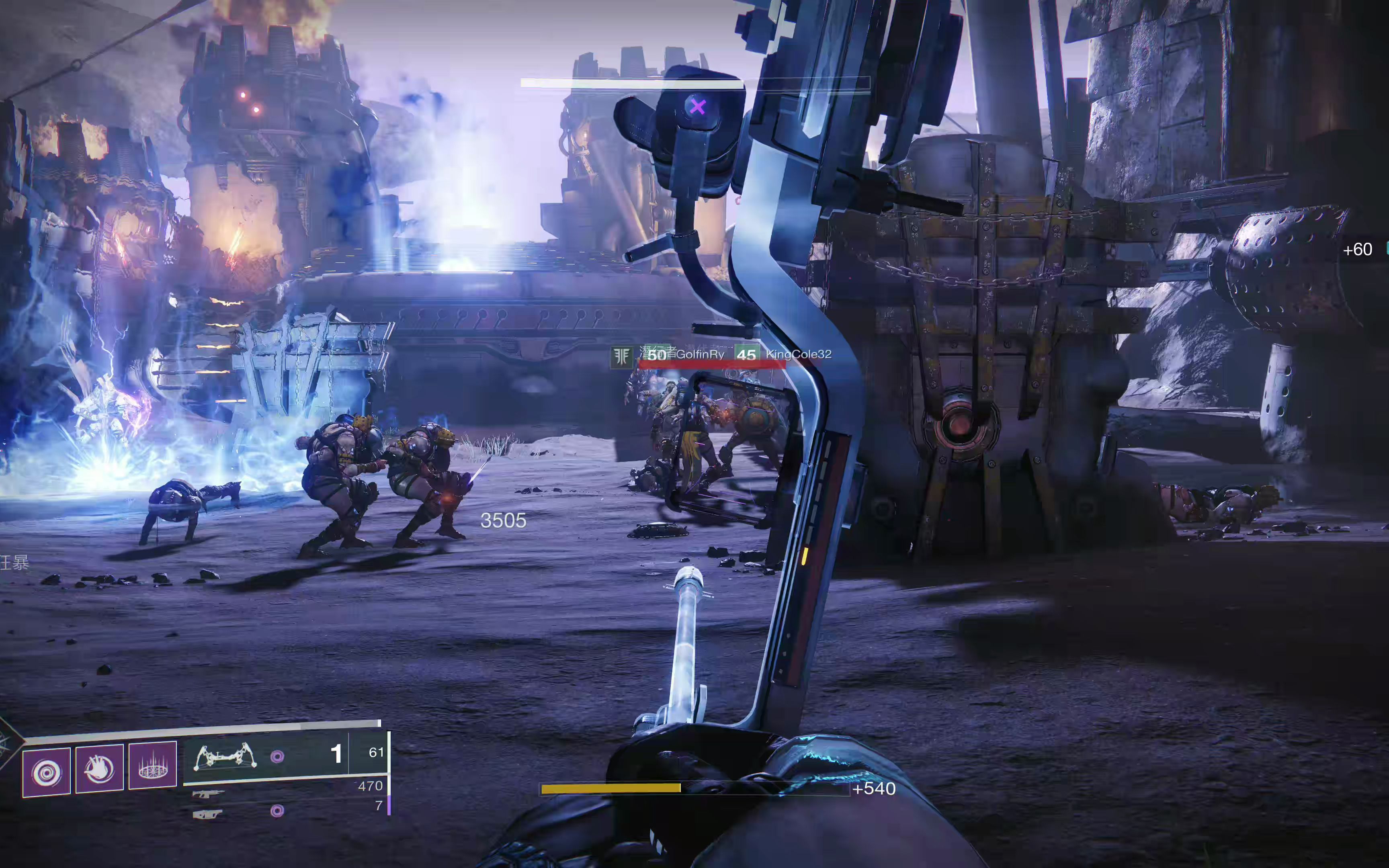Viewport: 1389px width, 868px height.
Task: Click the KingCole32 player nameplate
Action: pos(798,354)
